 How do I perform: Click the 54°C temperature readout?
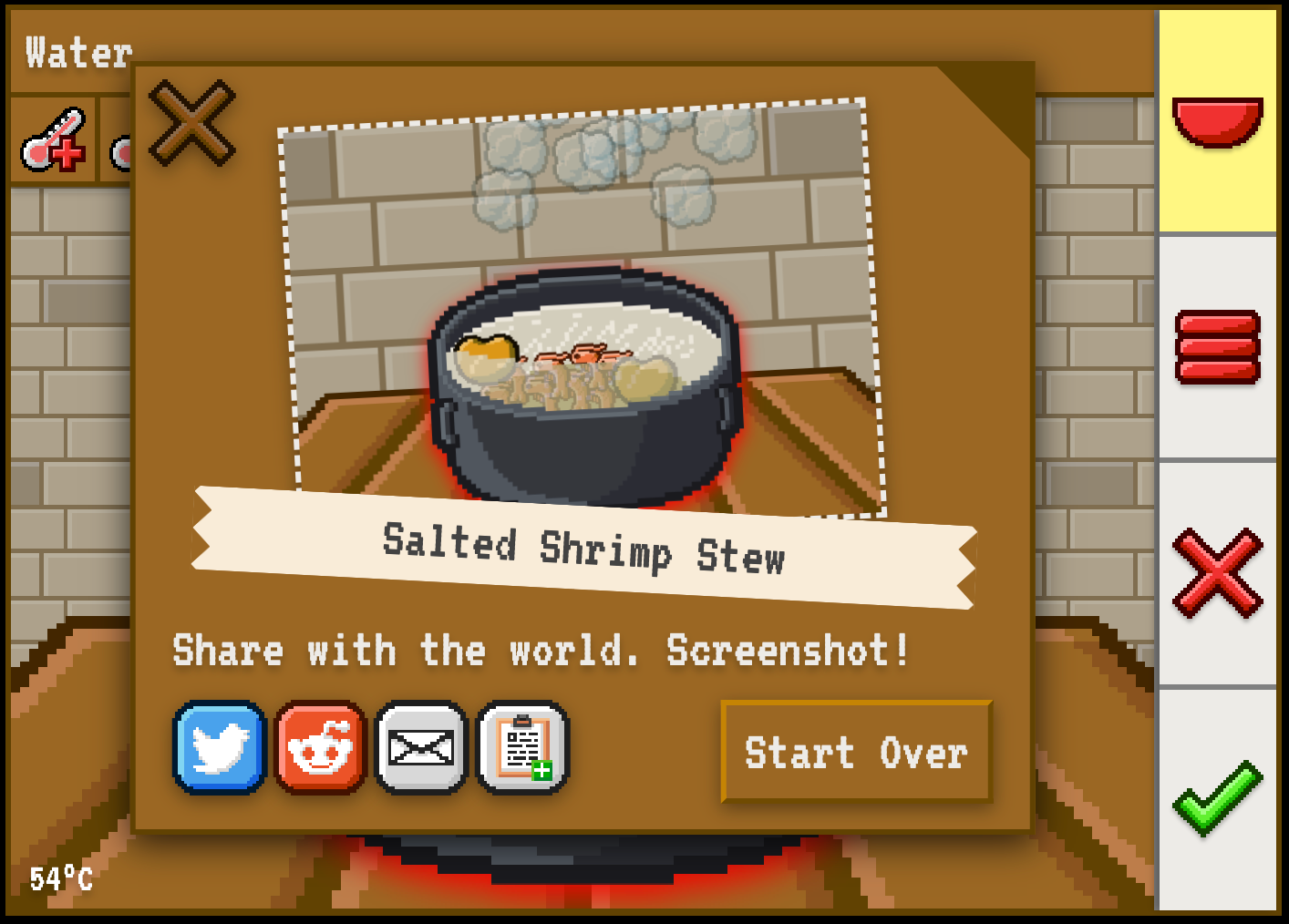point(59,879)
